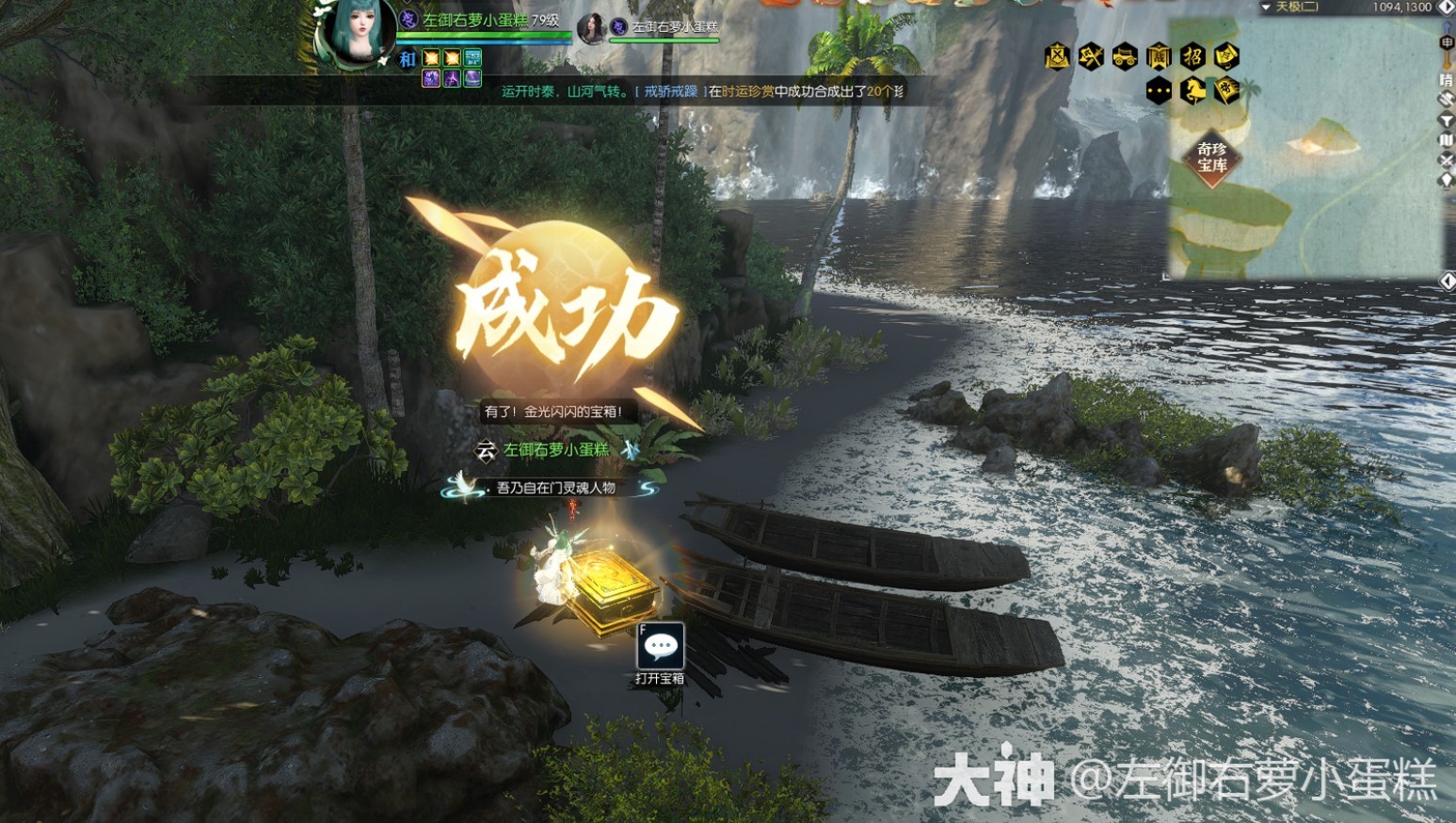Open the 招 recruitment hexagon icon
Screen dimensions: 1456x823
pos(1193,57)
